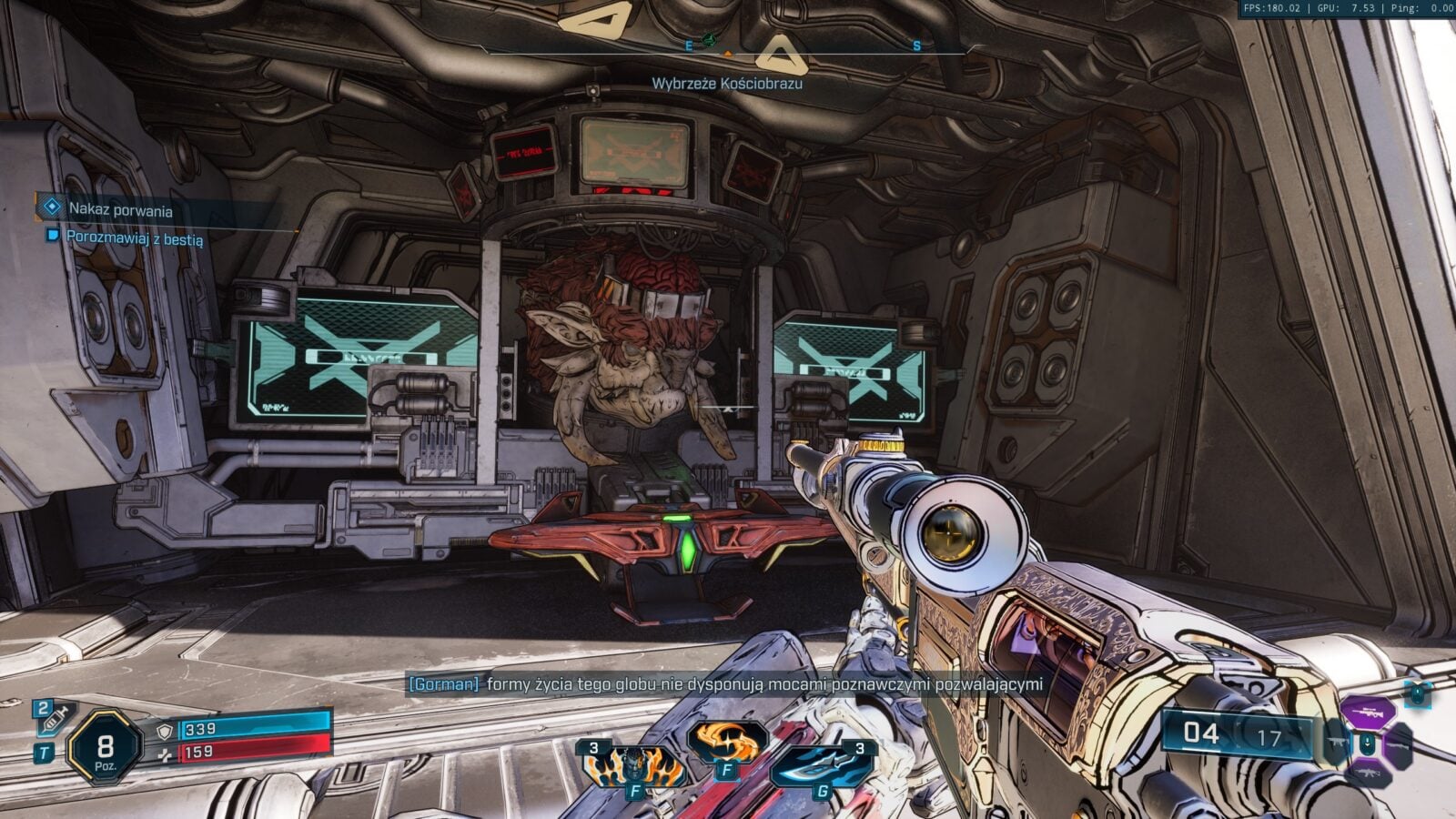Use the repair kit syringe icon
Screen dimensions: 1456x819
click(x=53, y=718)
